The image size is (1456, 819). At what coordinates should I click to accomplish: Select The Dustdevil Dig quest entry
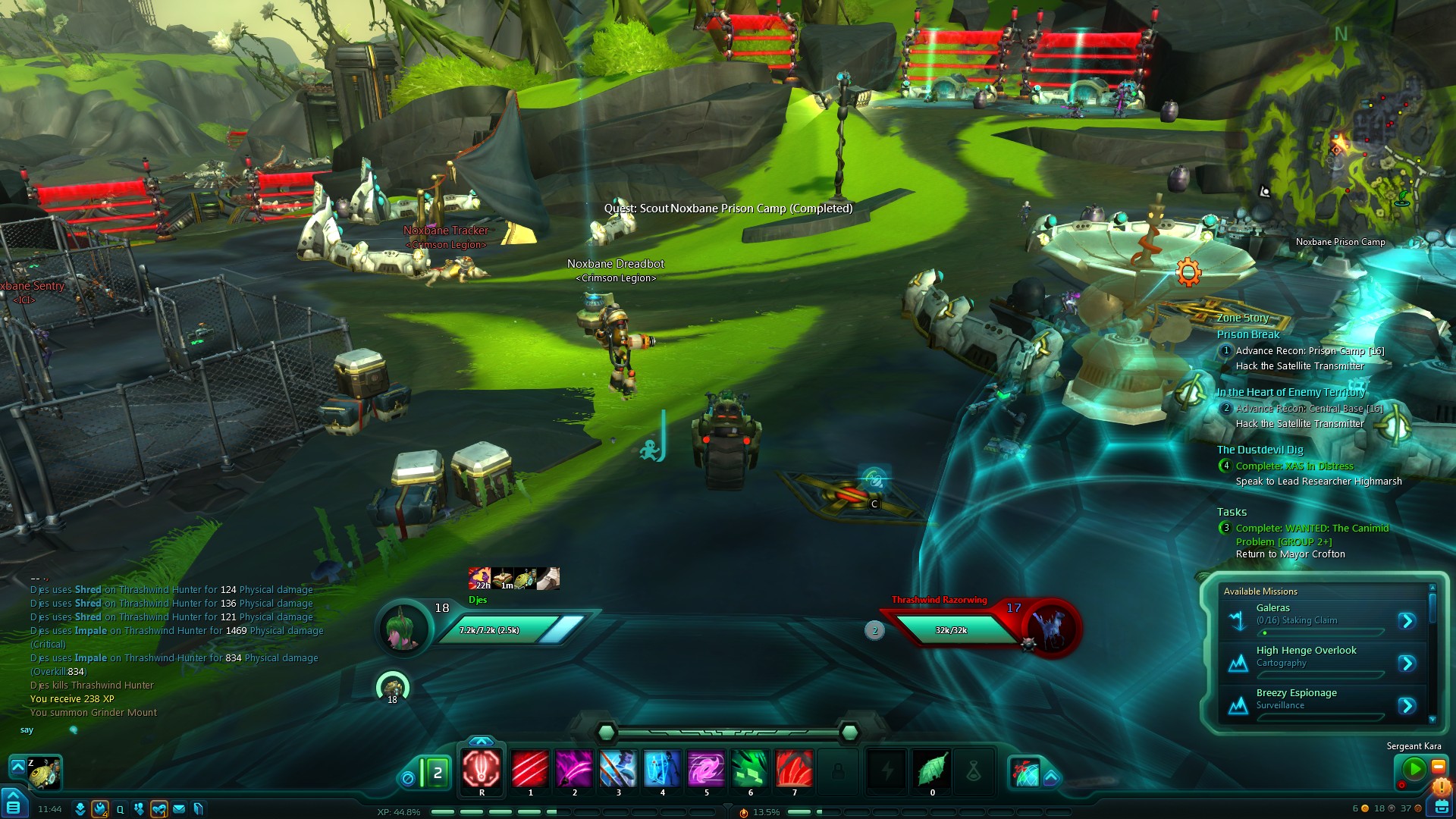(1260, 450)
